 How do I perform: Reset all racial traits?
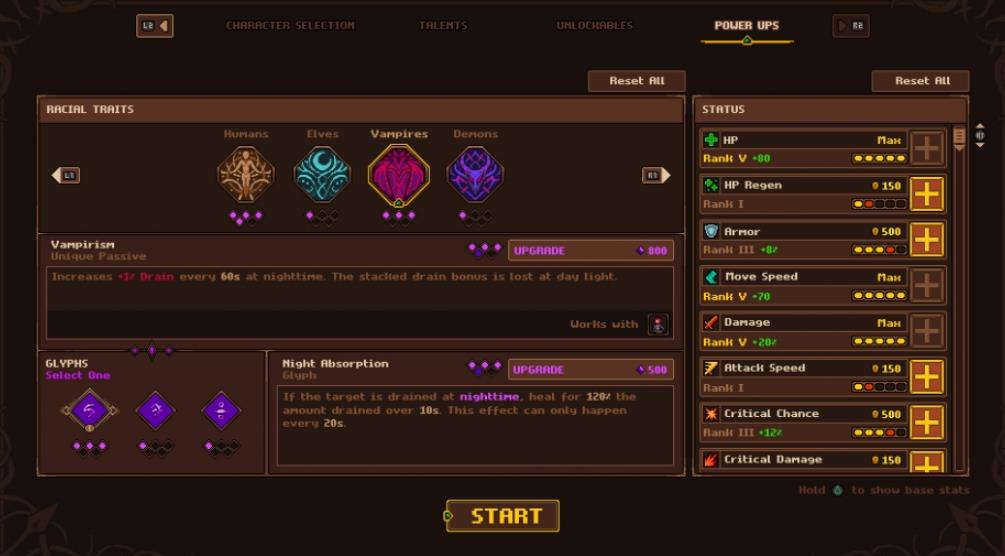pyautogui.click(x=637, y=81)
